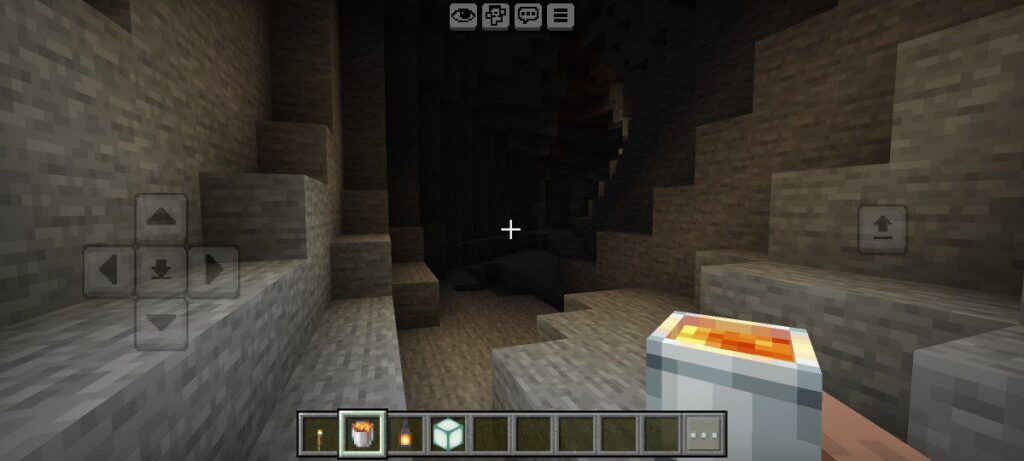
Task: Tap the move right arrow
Action: [214, 270]
